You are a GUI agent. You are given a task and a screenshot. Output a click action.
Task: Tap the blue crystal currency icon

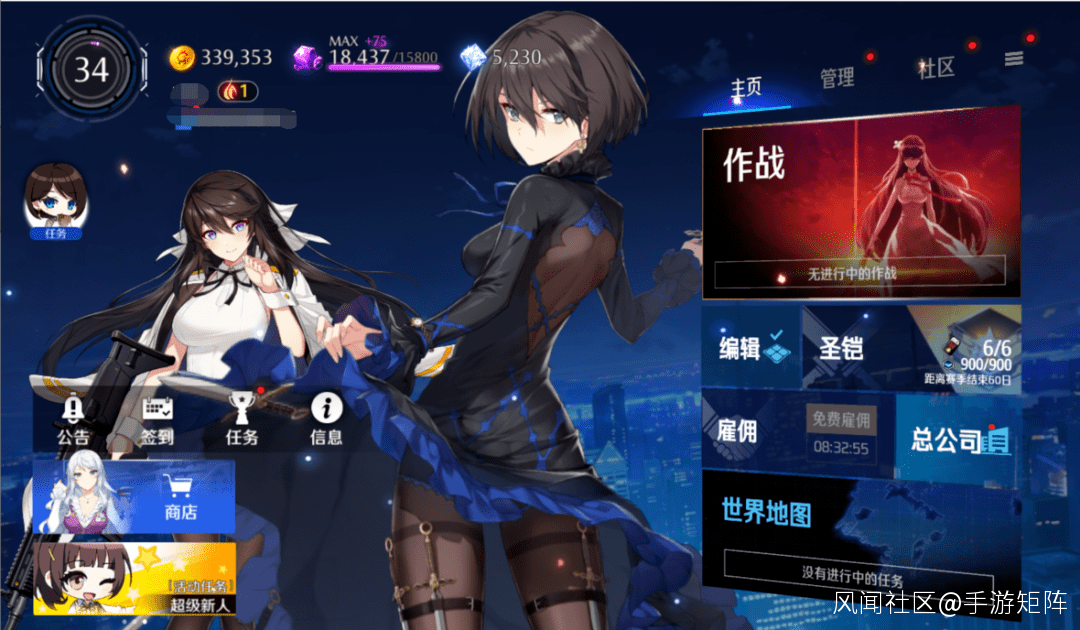pyautogui.click(x=472, y=57)
